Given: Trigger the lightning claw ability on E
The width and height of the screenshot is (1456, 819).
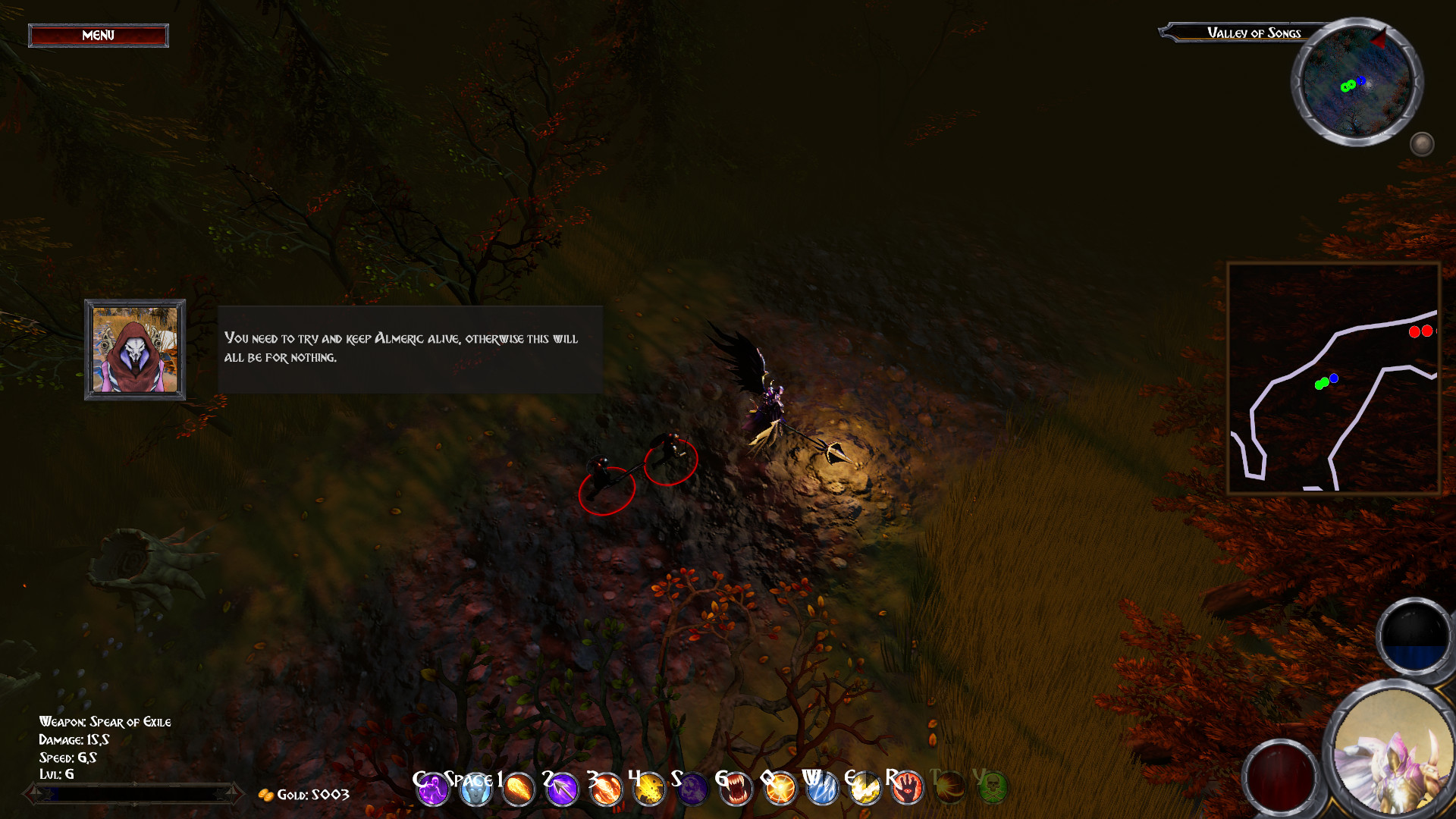Looking at the screenshot, I should [x=865, y=789].
